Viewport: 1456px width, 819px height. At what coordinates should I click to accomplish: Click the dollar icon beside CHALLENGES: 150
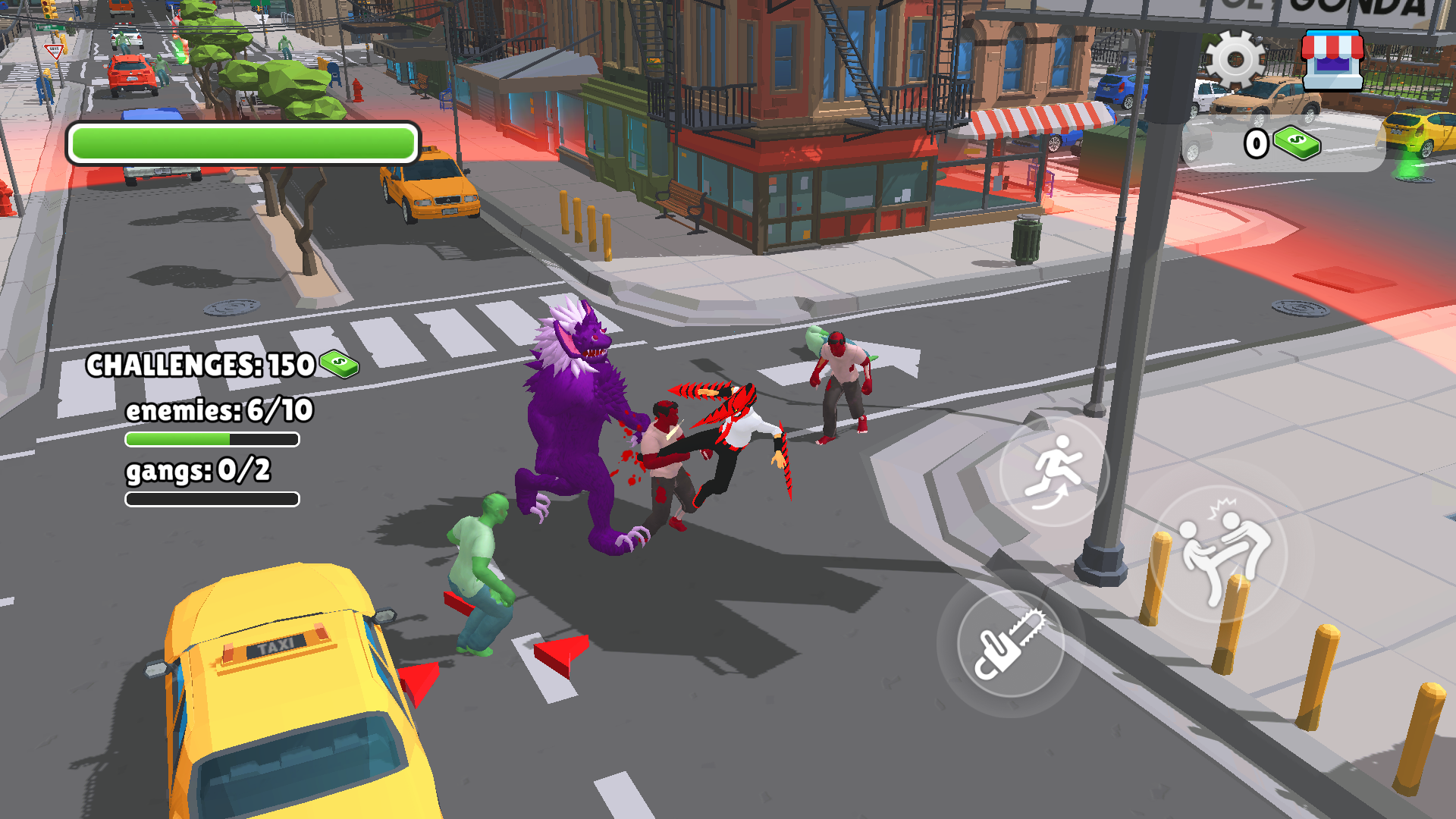coord(338,365)
